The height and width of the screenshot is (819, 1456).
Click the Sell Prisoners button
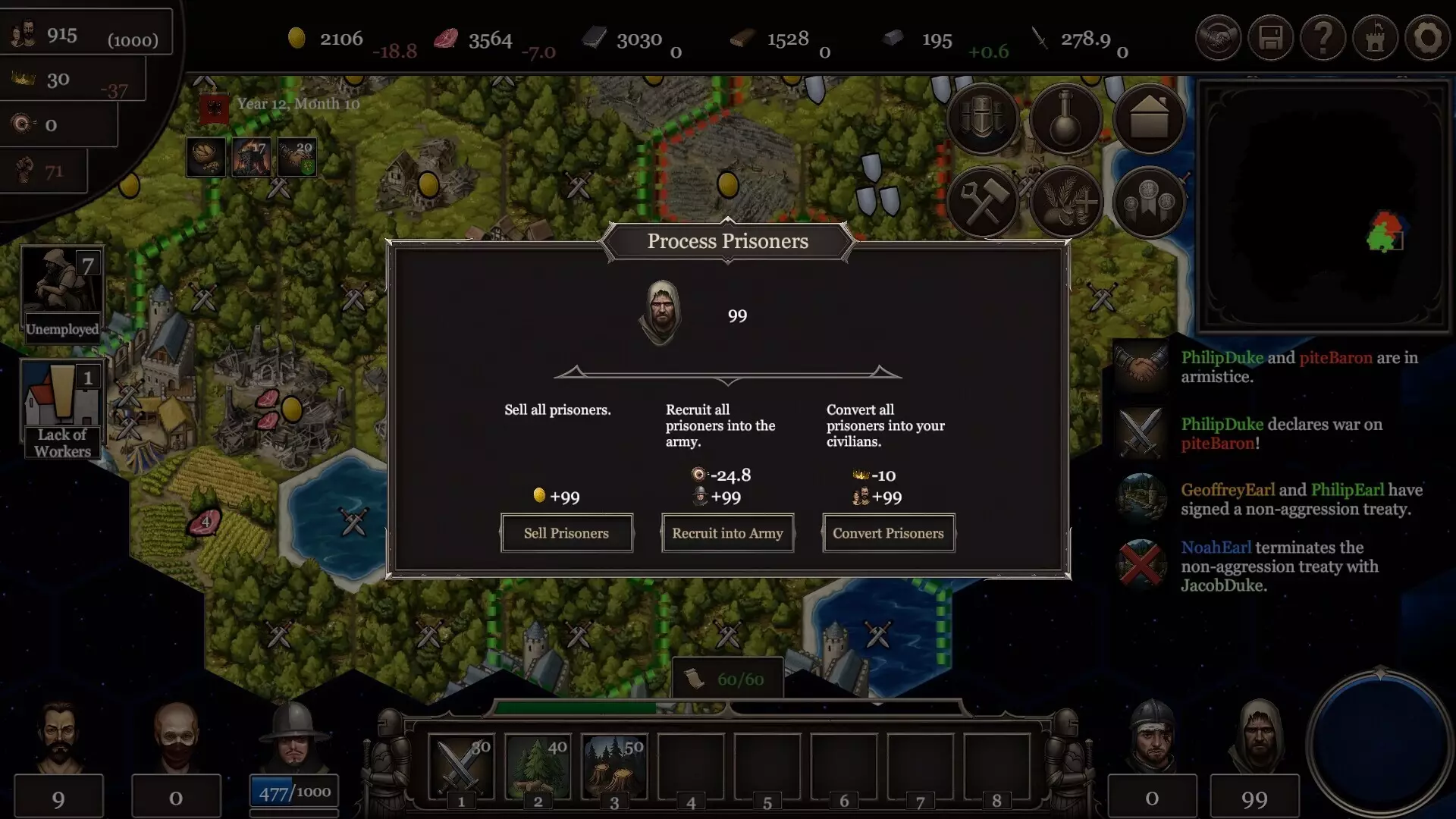coord(566,533)
